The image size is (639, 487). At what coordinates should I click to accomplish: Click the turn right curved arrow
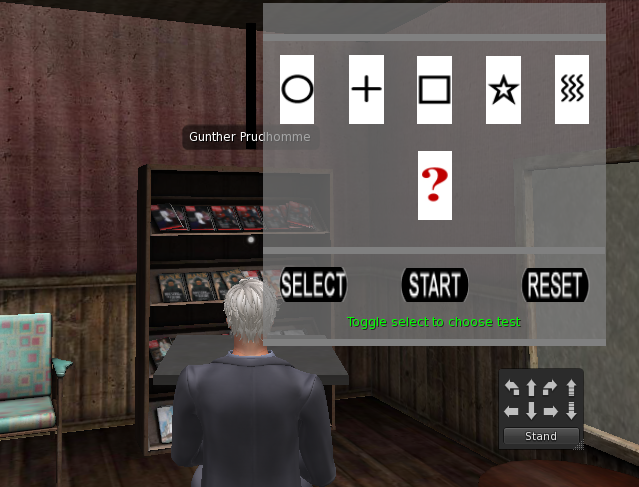pos(551,387)
